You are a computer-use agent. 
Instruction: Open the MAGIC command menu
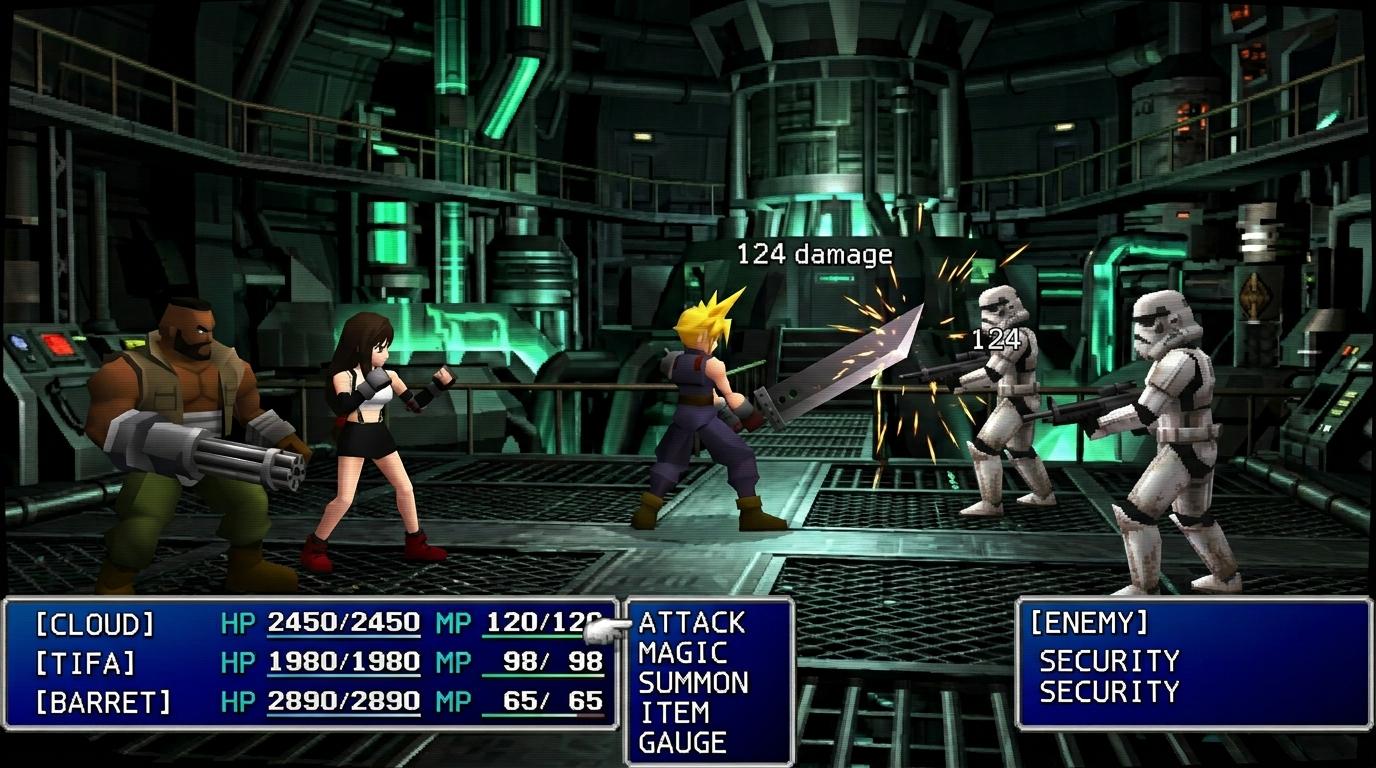[682, 653]
